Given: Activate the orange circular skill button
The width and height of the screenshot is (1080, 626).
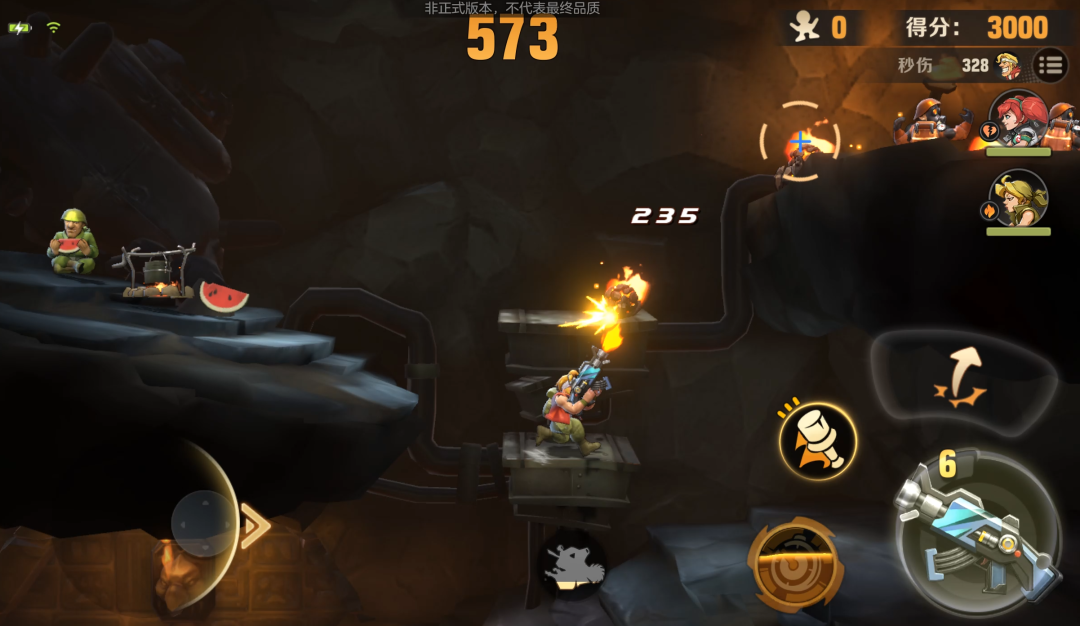Looking at the screenshot, I should coord(795,562).
